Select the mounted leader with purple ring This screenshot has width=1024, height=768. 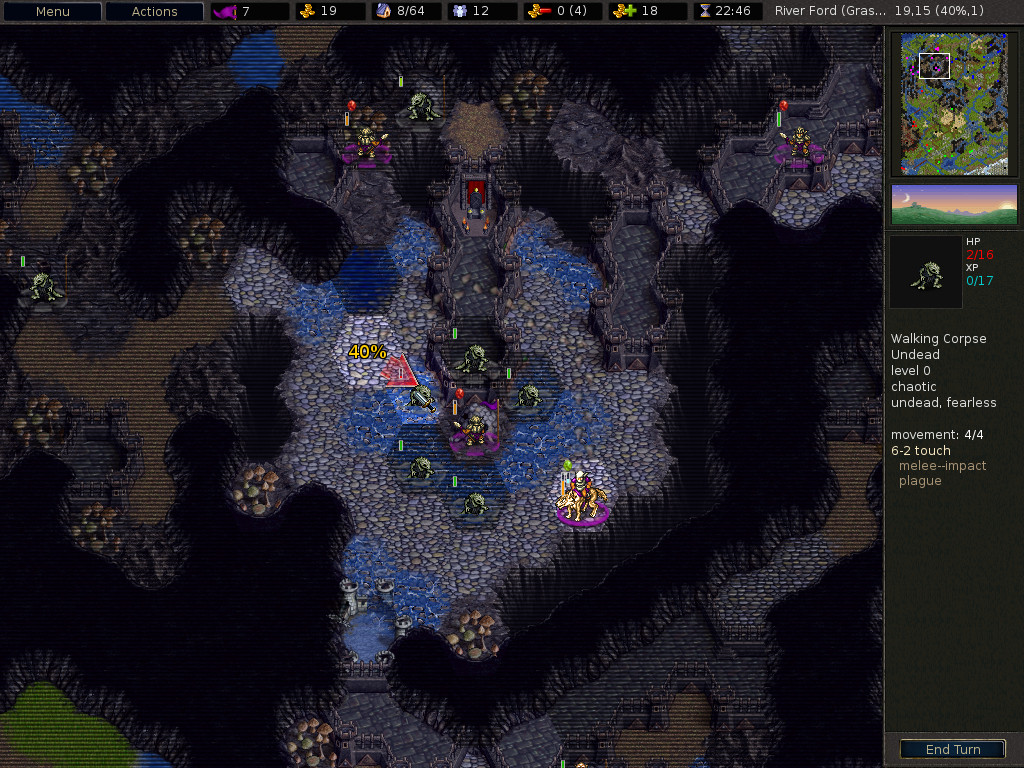(583, 497)
